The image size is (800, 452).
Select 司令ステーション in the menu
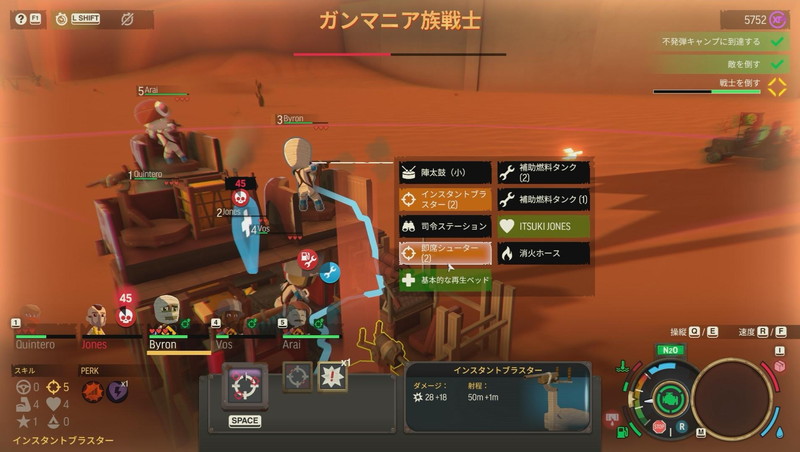(445, 226)
